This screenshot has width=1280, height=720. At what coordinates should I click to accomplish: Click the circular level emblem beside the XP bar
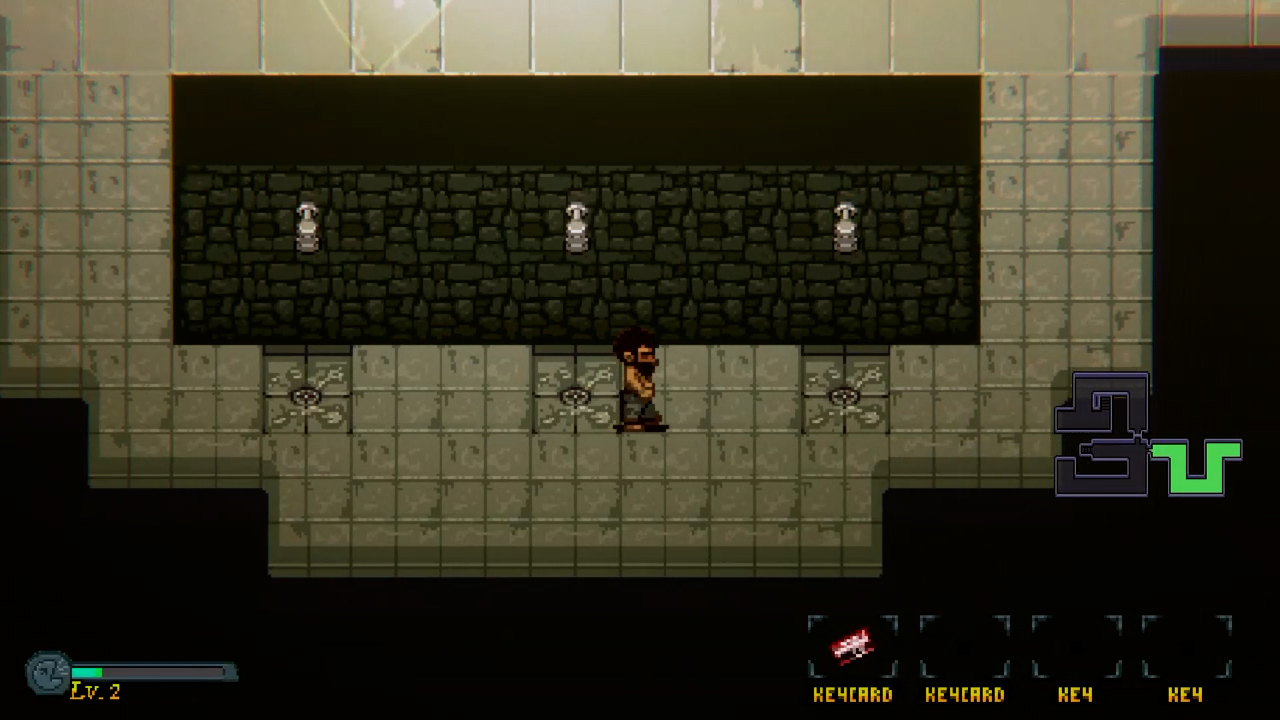click(48, 675)
